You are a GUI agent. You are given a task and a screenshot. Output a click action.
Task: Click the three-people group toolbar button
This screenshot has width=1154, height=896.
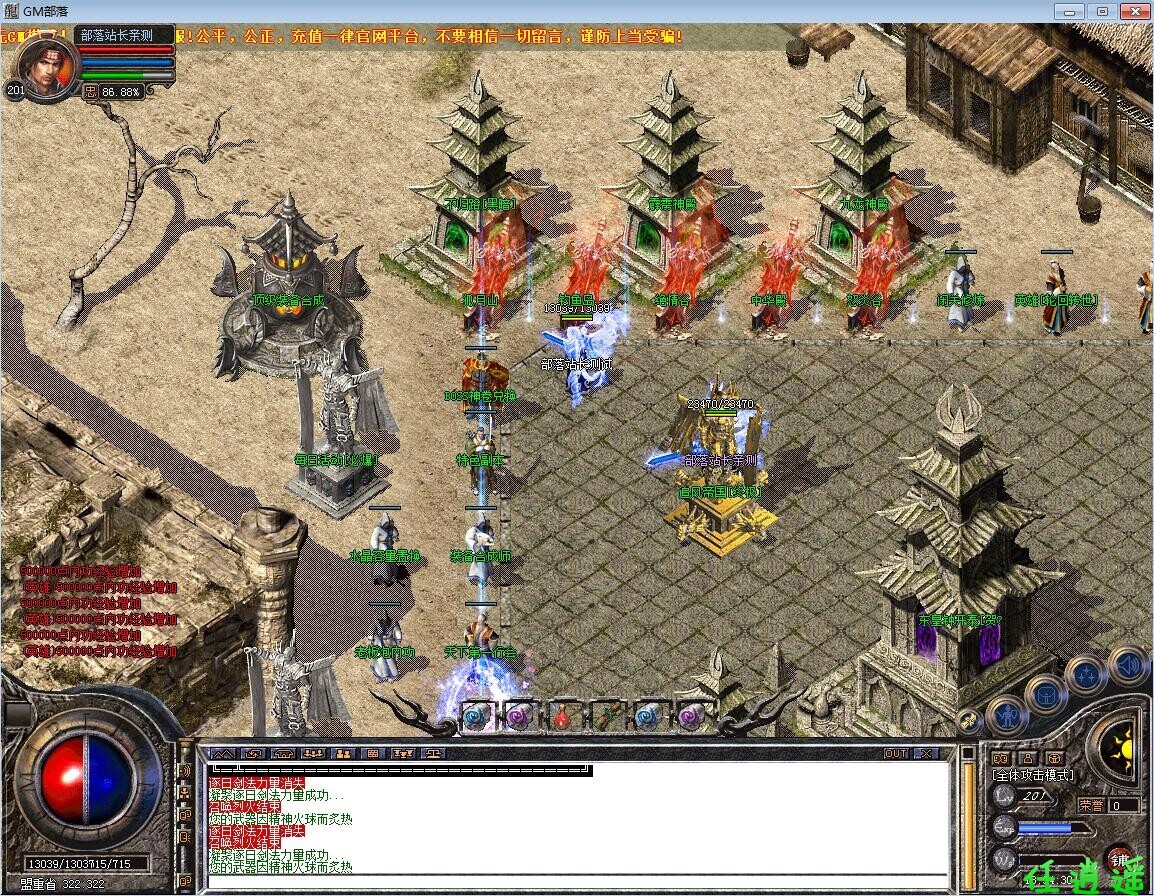313,753
